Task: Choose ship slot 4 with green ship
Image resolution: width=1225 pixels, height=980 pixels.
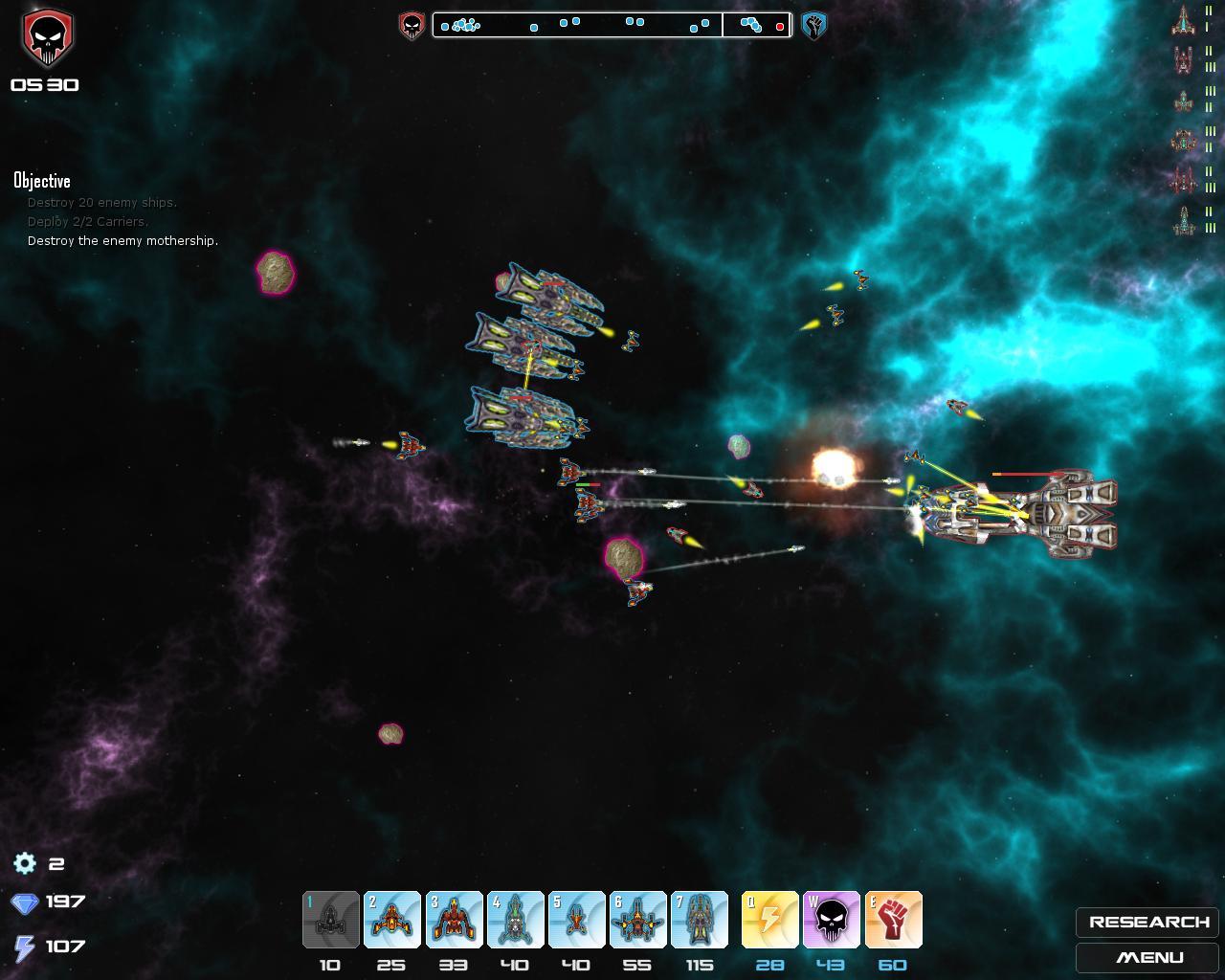Action: (x=515, y=920)
